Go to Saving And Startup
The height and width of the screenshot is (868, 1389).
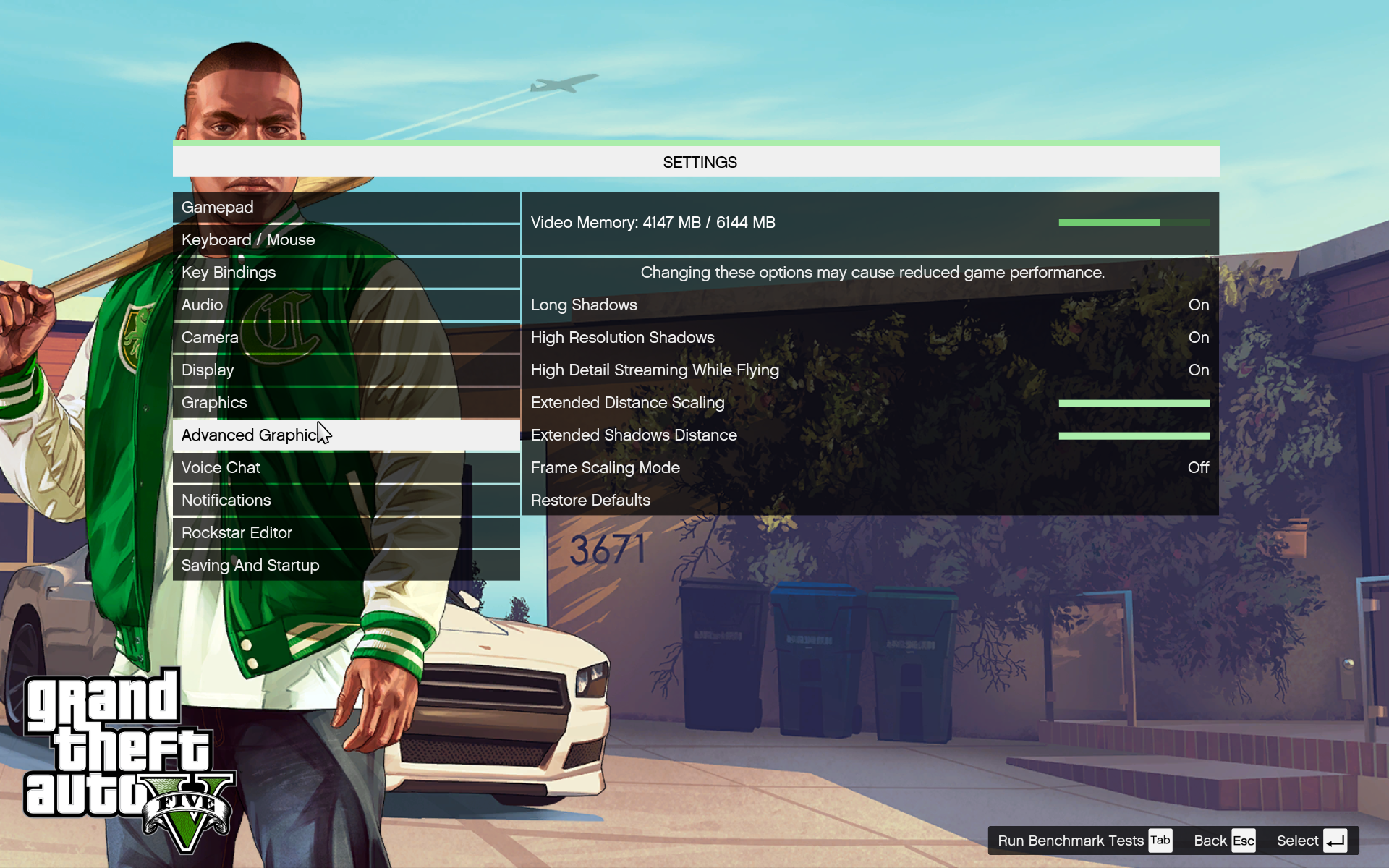[346, 566]
